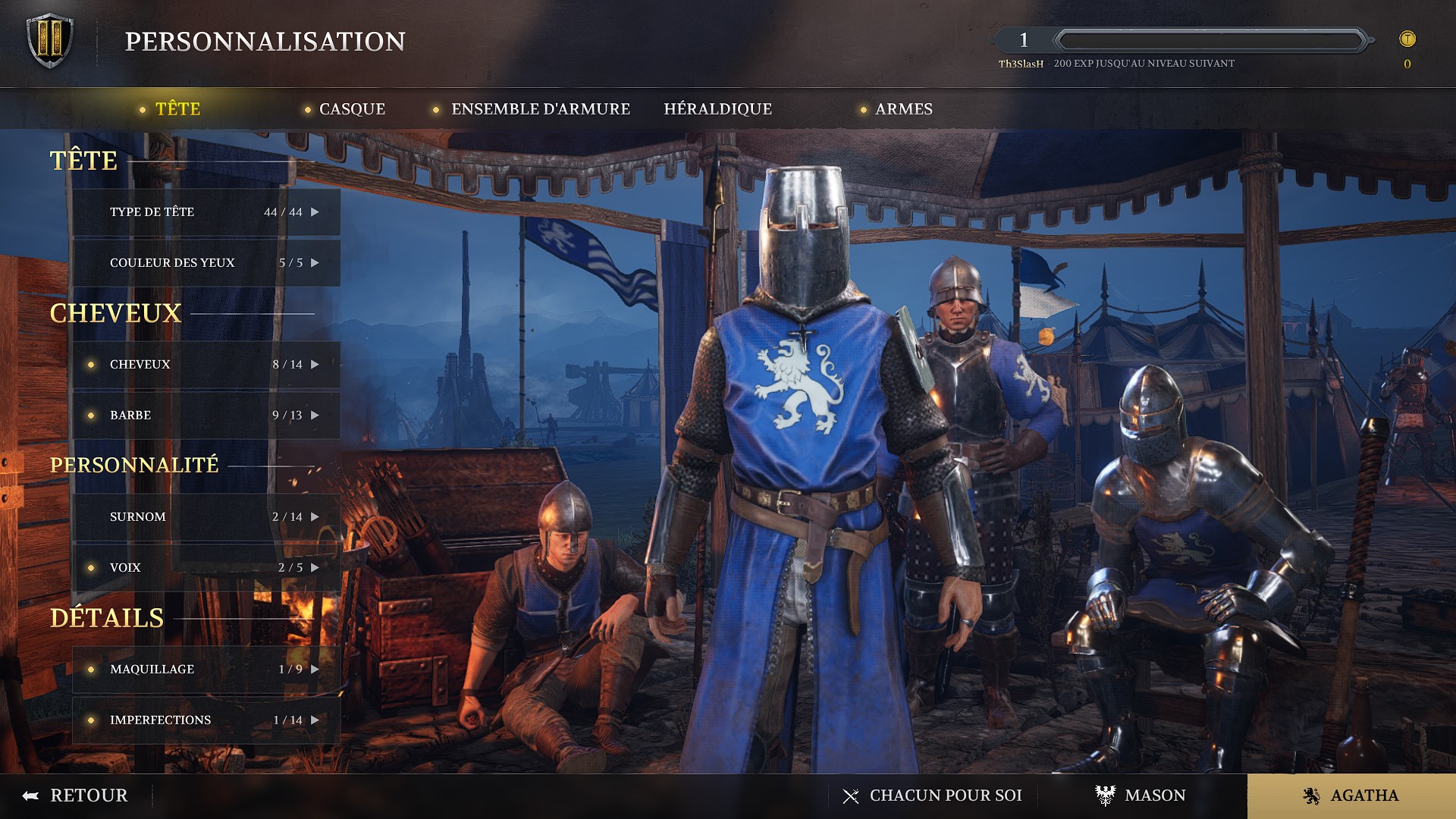Change the Couleur des yeux setting

pos(206,263)
